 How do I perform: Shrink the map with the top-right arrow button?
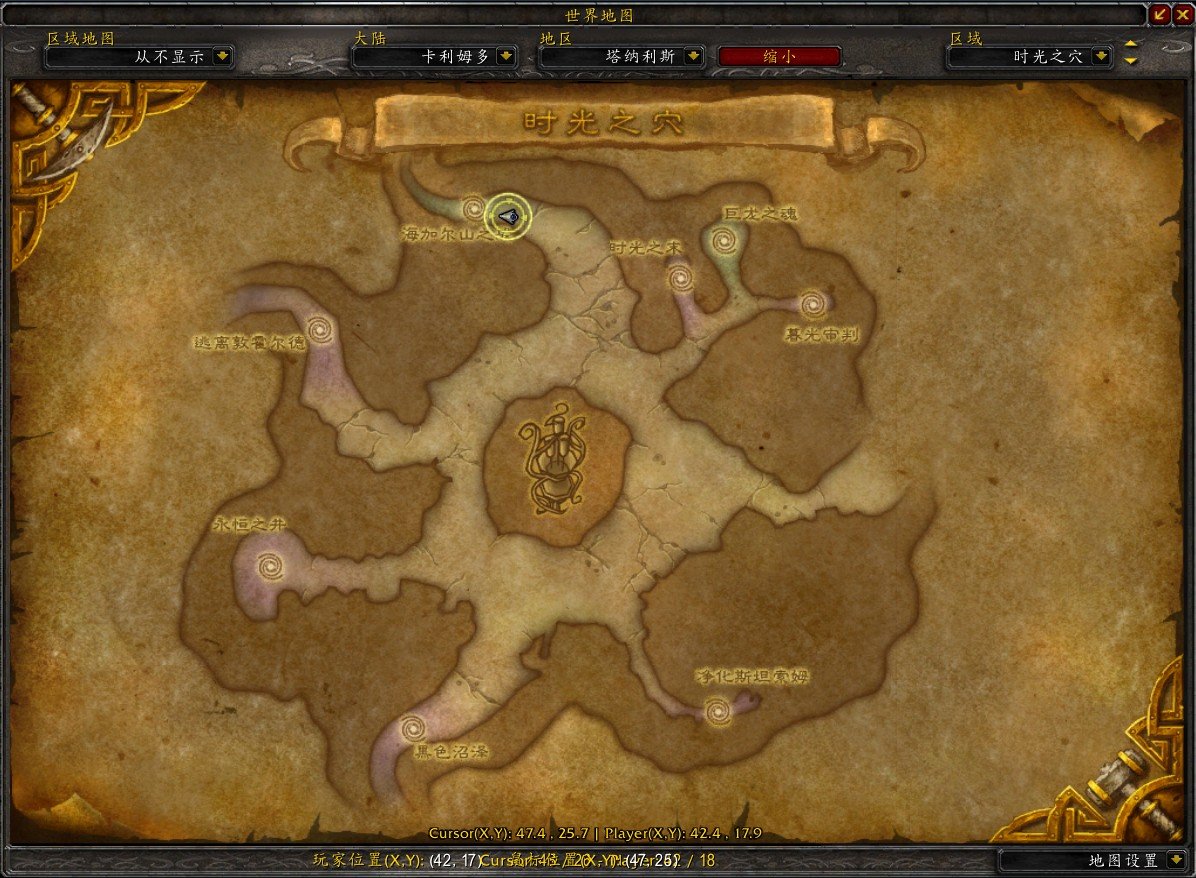point(1160,15)
